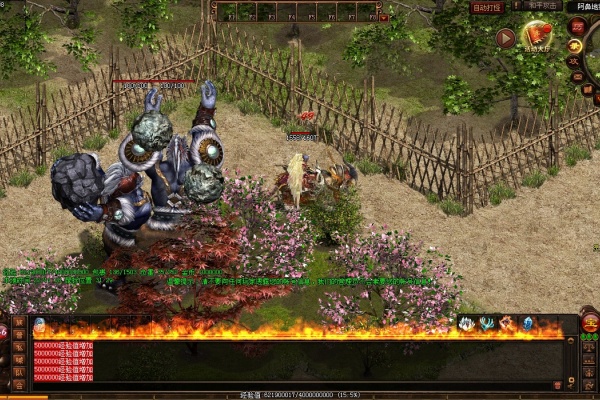The width and height of the screenshot is (600, 400).
Task: Activate the orange flame claw skill
Action: 506,323
